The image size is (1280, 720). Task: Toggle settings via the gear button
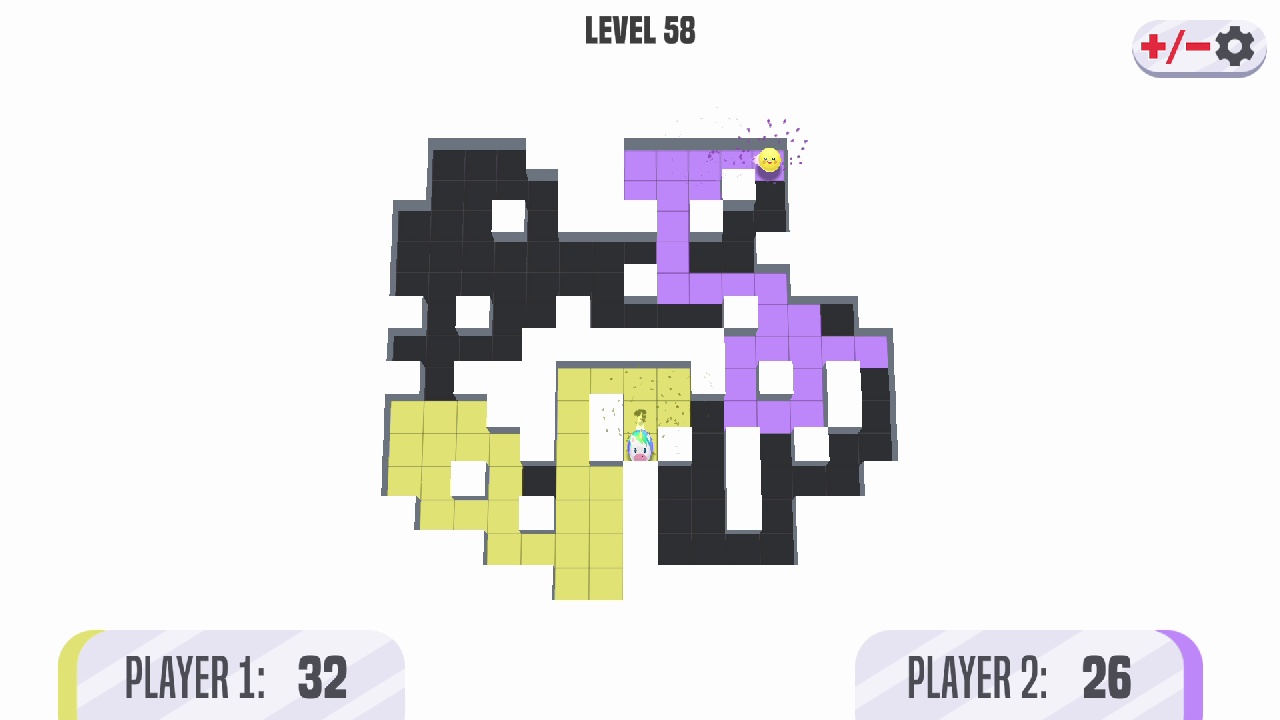[x=1234, y=46]
